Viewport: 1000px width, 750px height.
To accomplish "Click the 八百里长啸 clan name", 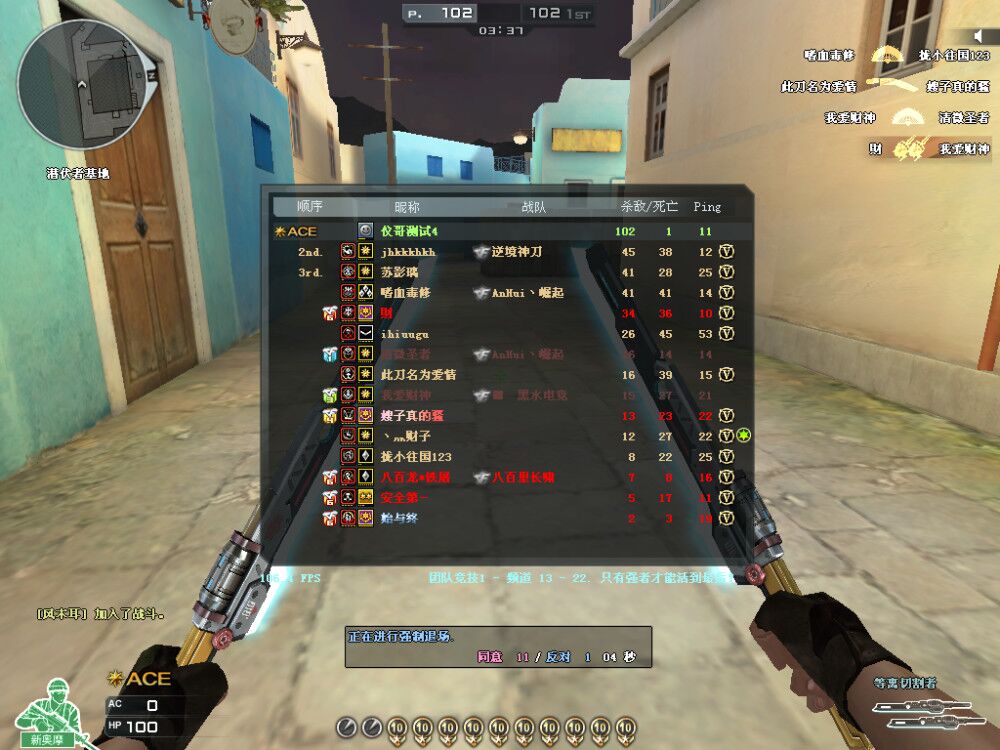I will (x=522, y=478).
